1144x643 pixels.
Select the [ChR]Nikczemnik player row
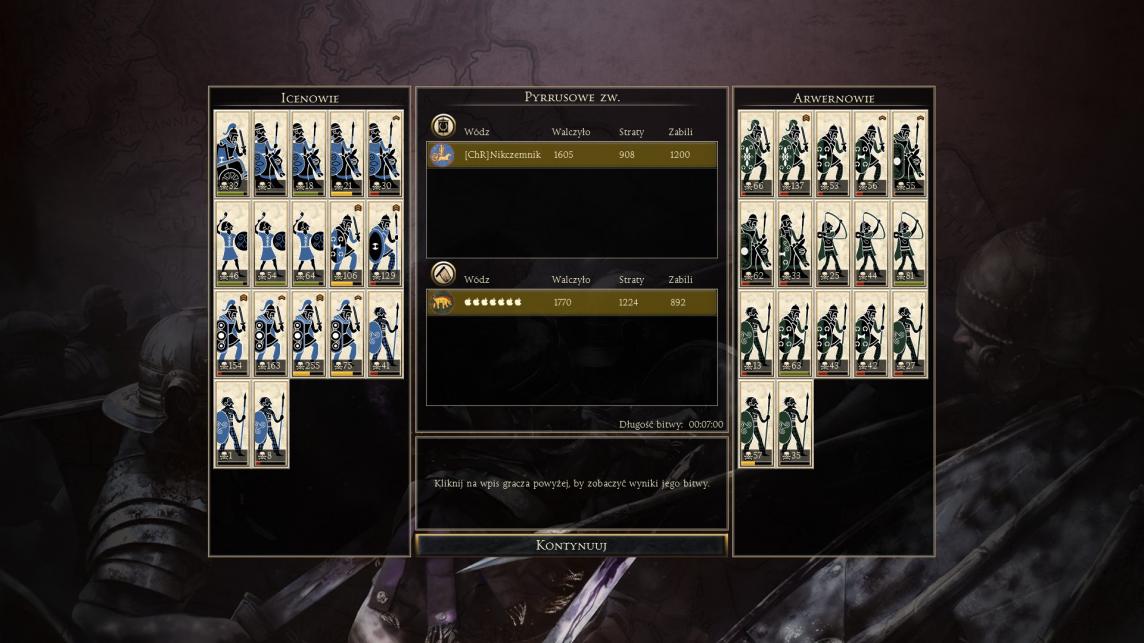pos(572,155)
